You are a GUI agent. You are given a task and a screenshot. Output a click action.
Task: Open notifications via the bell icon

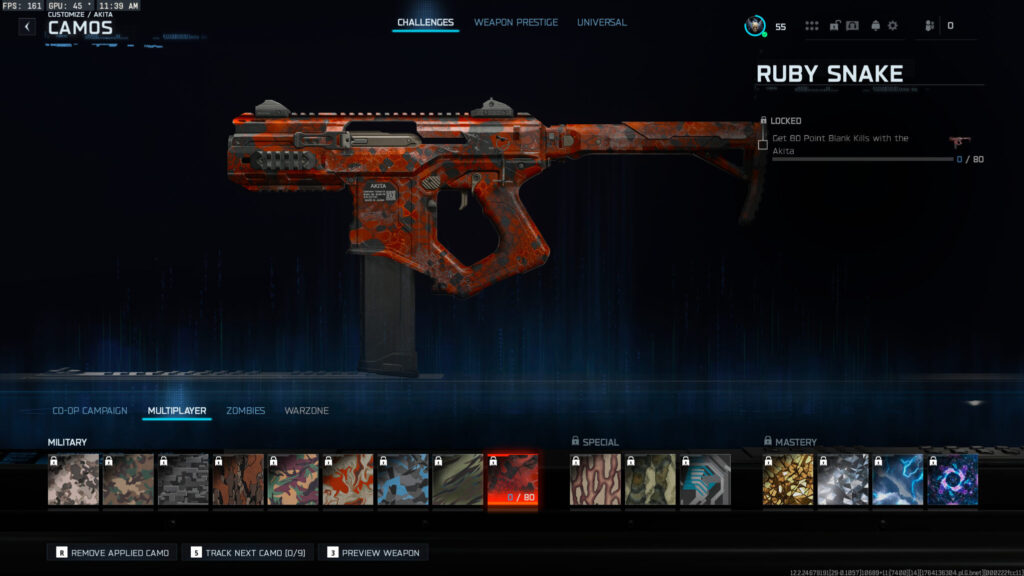coord(876,26)
